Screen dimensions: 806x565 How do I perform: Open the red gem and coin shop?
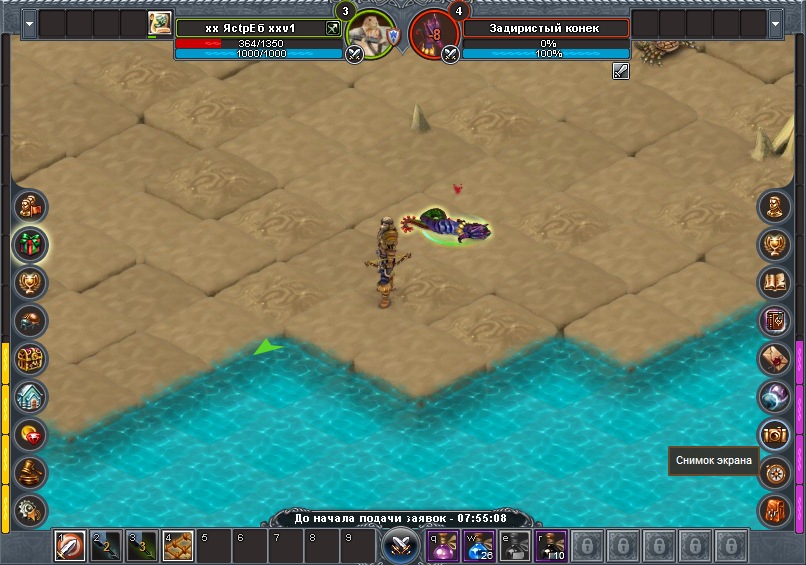[31, 435]
